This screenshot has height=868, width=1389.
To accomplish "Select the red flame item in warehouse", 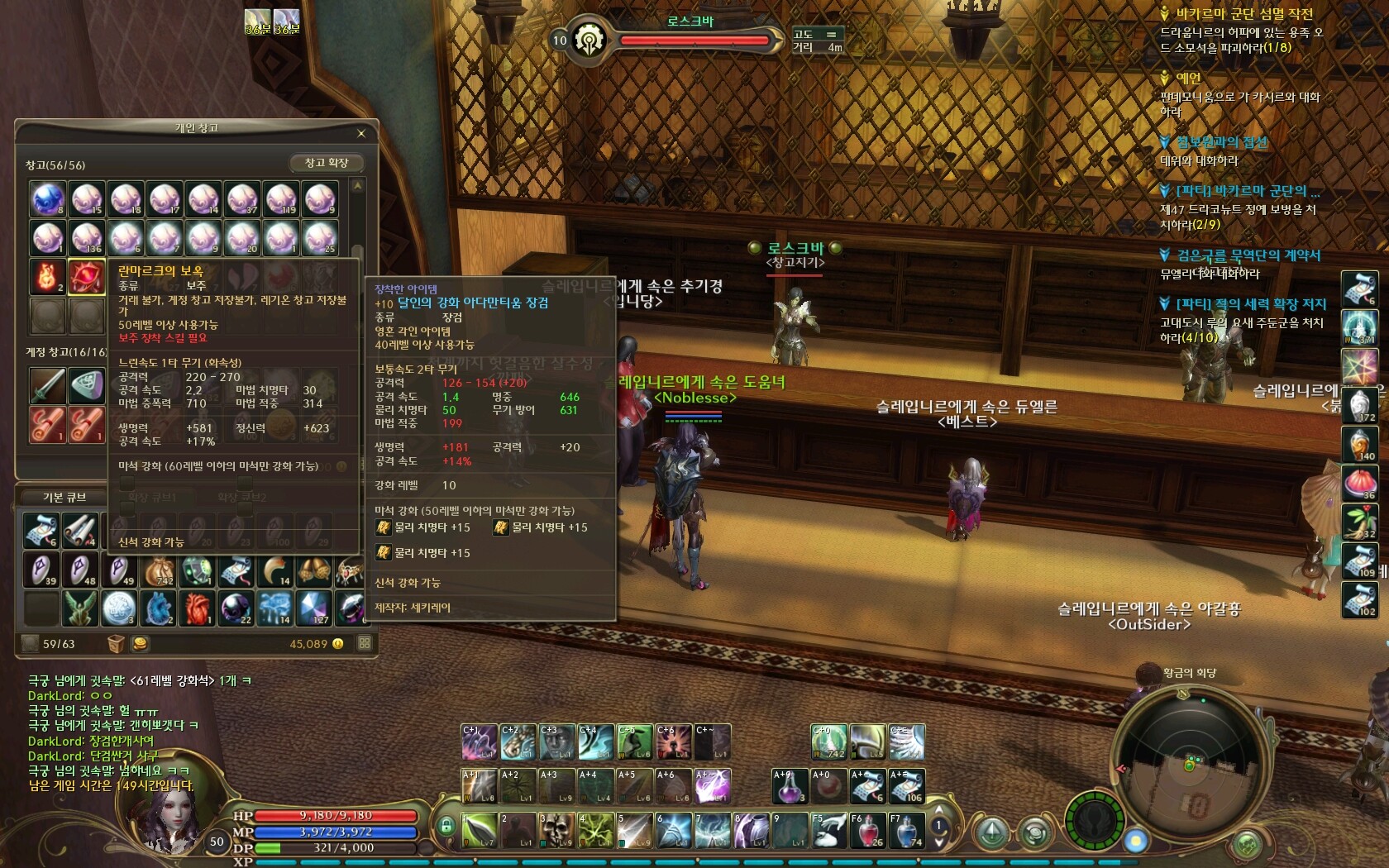I will (x=48, y=276).
